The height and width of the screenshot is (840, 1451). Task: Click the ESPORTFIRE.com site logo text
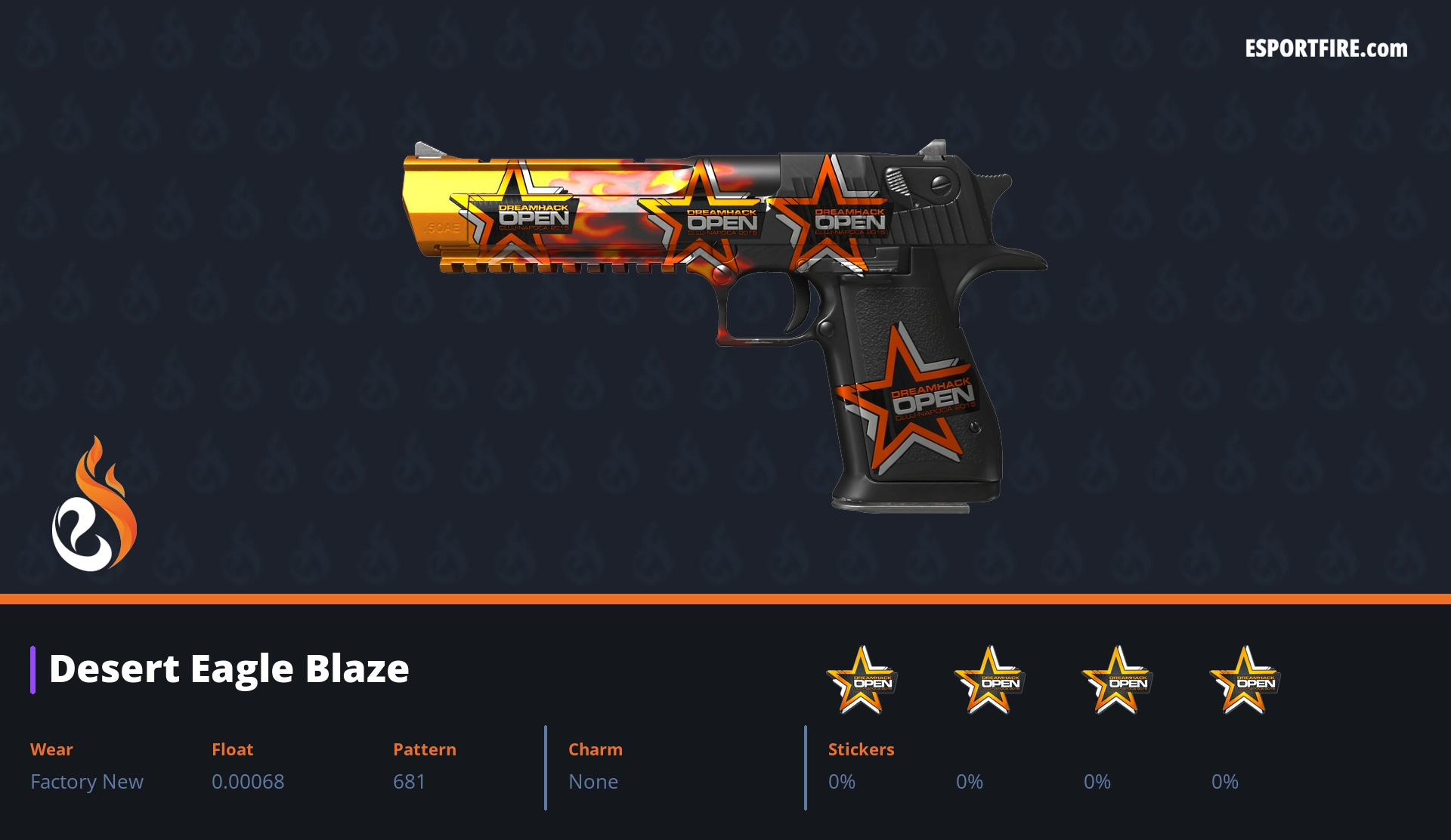1326,49
